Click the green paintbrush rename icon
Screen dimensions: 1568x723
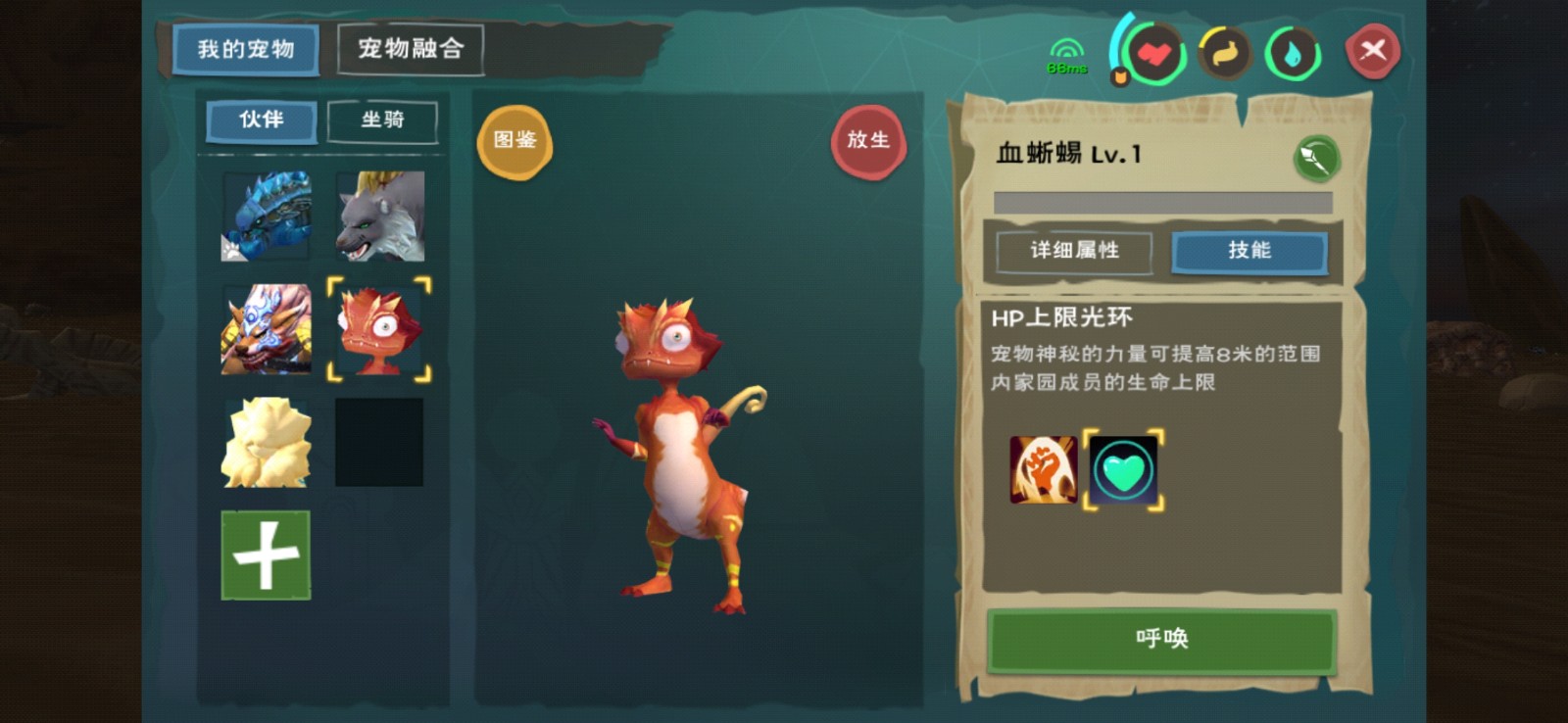click(x=1317, y=159)
